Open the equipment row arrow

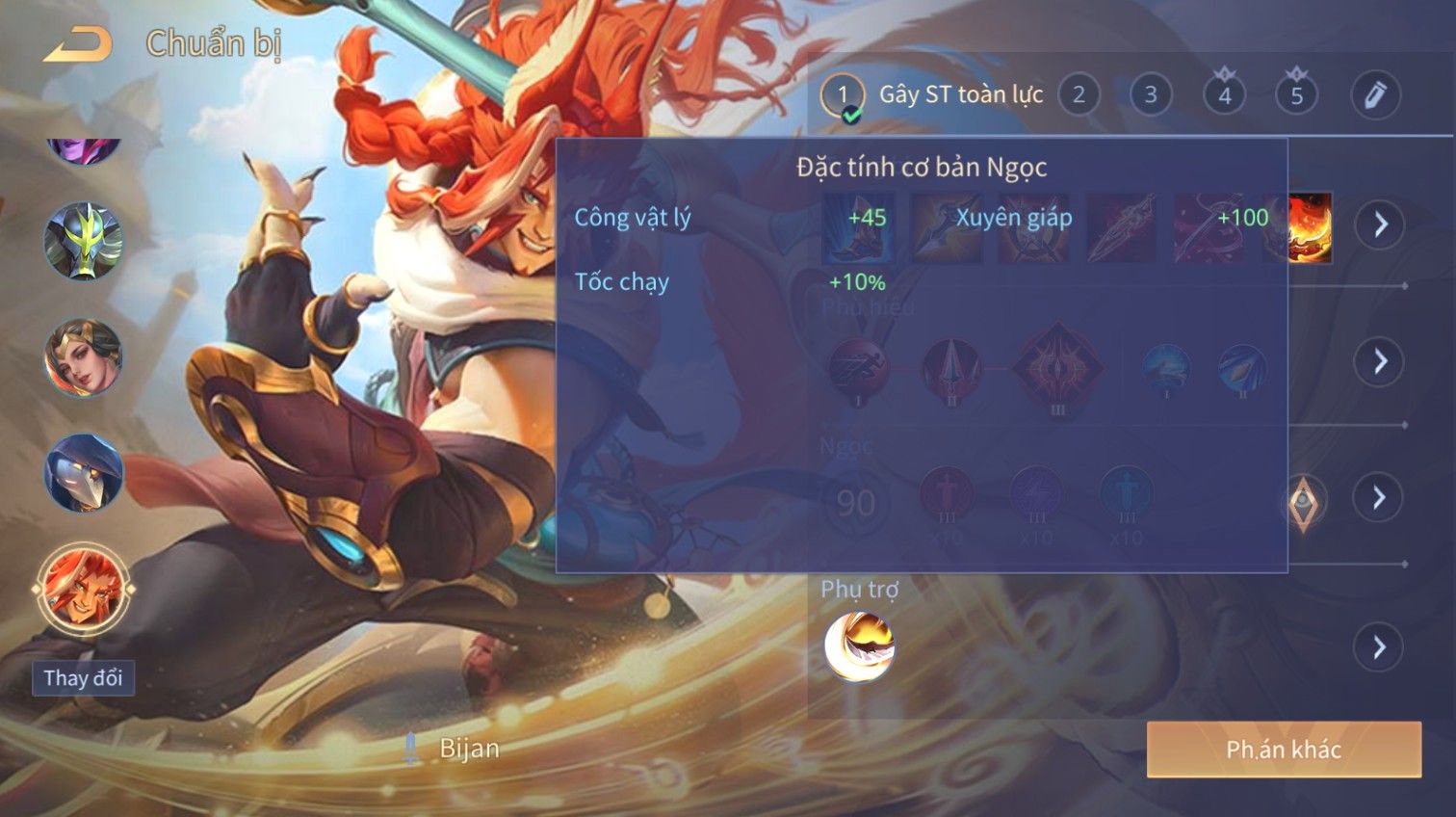point(1380,224)
